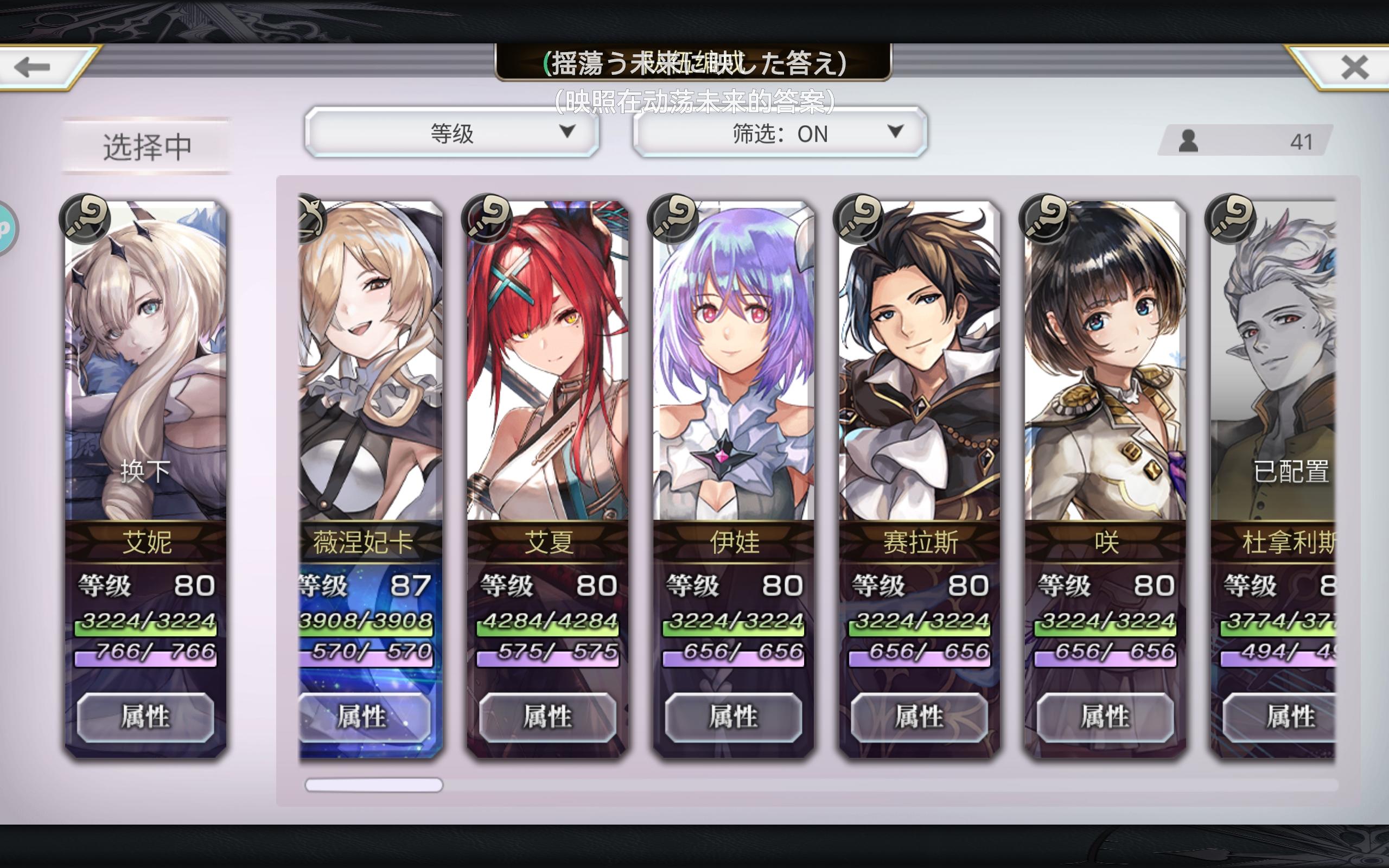Tap the teal p badge on left edge
Viewport: 1389px width, 868px height.
point(5,227)
